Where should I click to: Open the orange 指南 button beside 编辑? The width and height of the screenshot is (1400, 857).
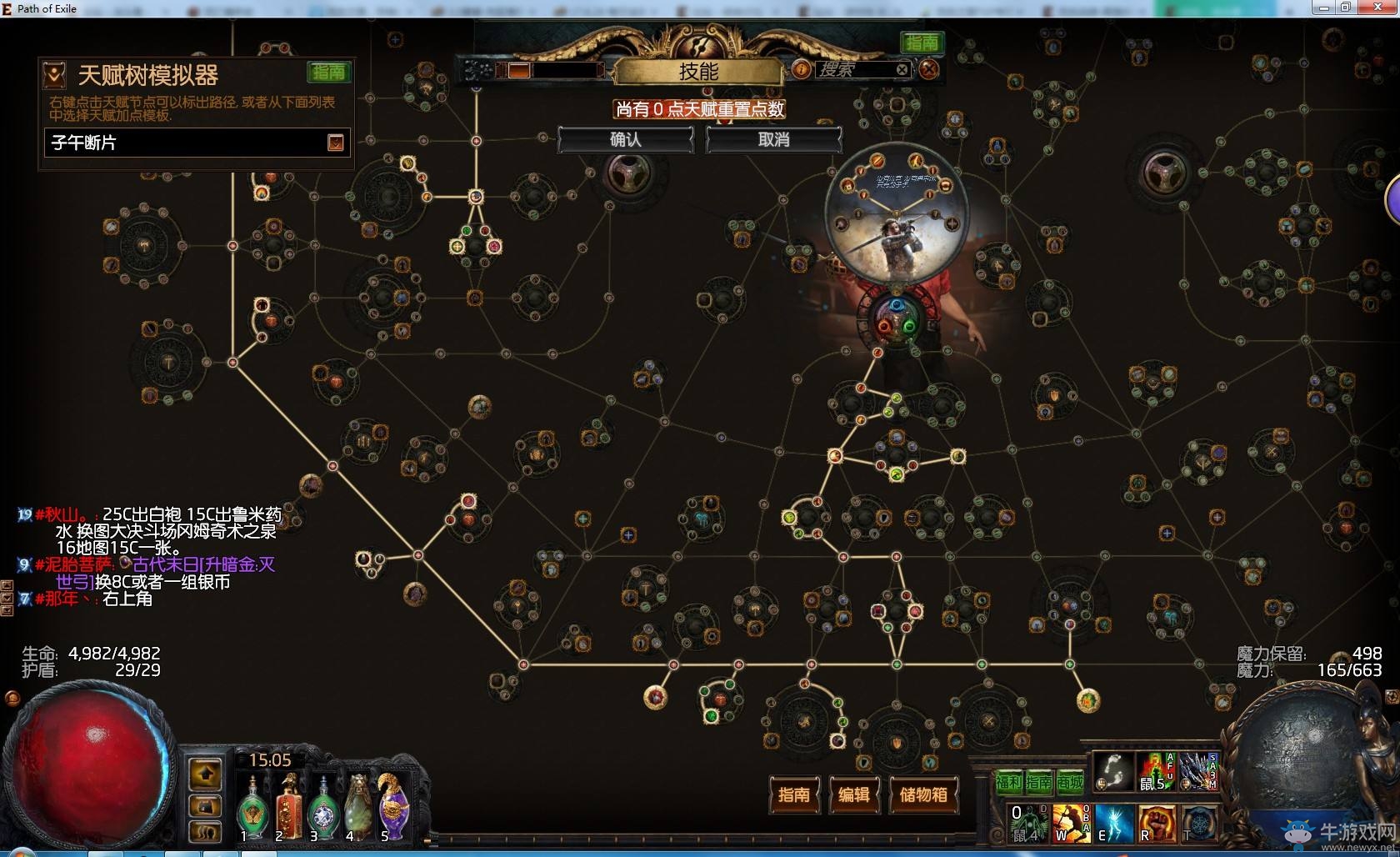pos(793,794)
